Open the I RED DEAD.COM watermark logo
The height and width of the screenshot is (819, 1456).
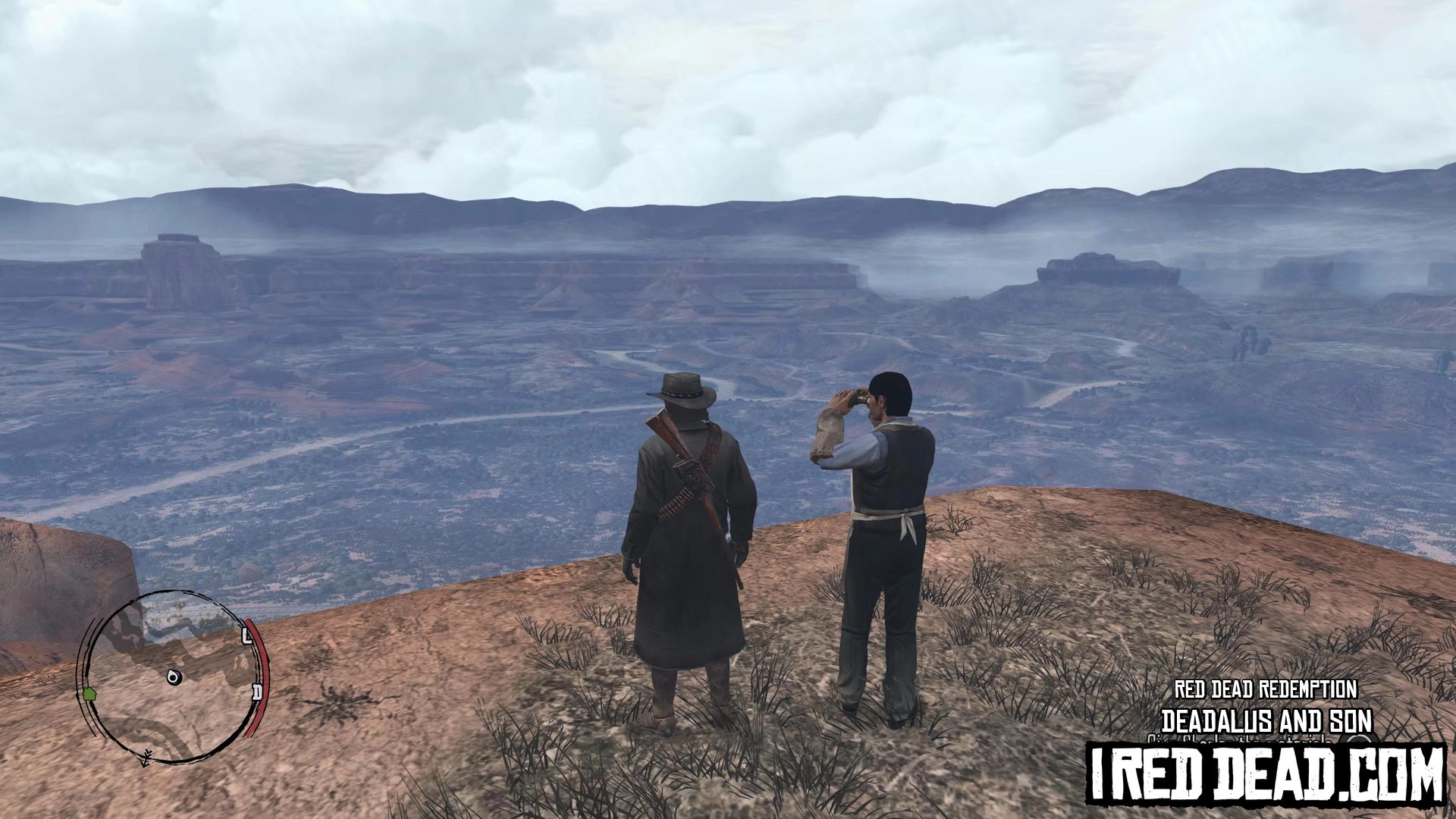pos(1265,773)
